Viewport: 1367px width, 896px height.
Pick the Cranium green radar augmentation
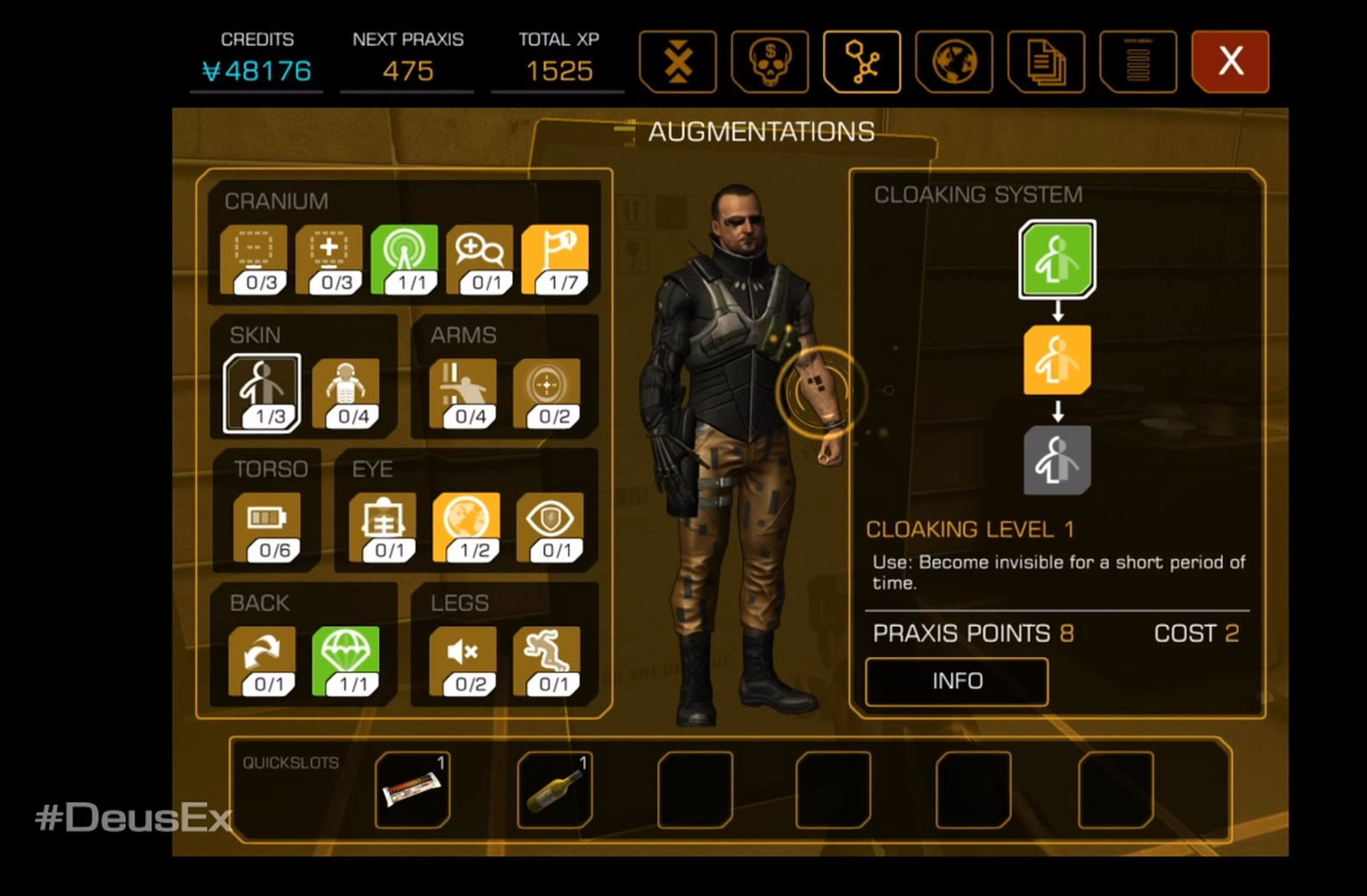click(404, 259)
